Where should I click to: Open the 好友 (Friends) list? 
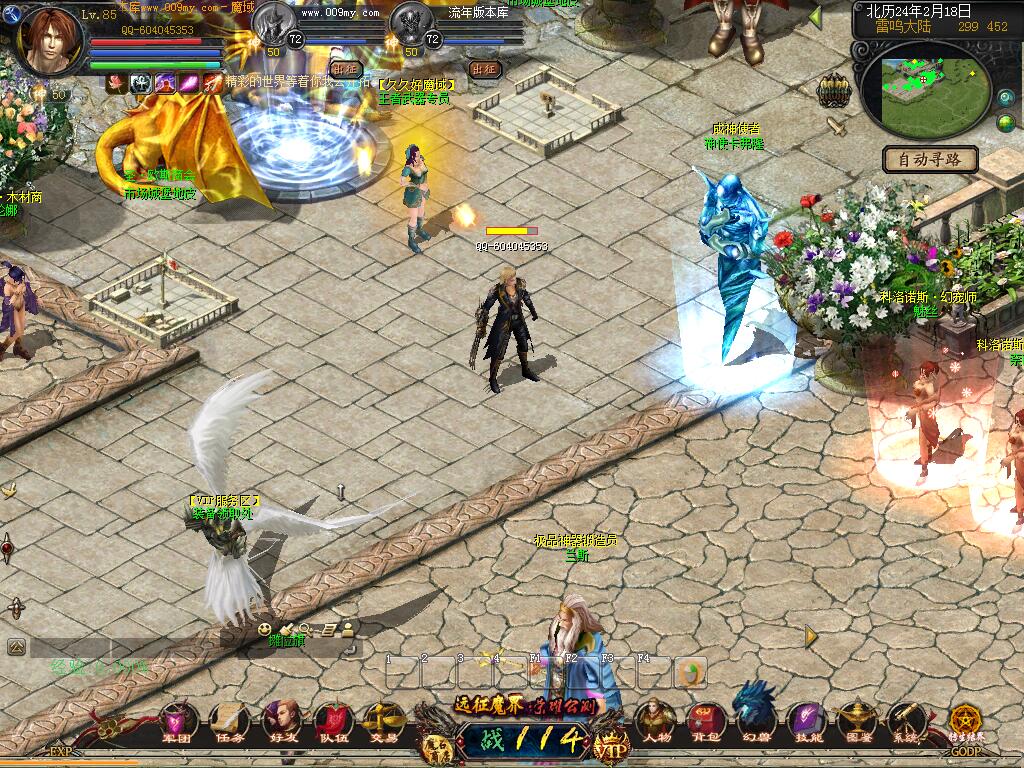click(x=281, y=720)
